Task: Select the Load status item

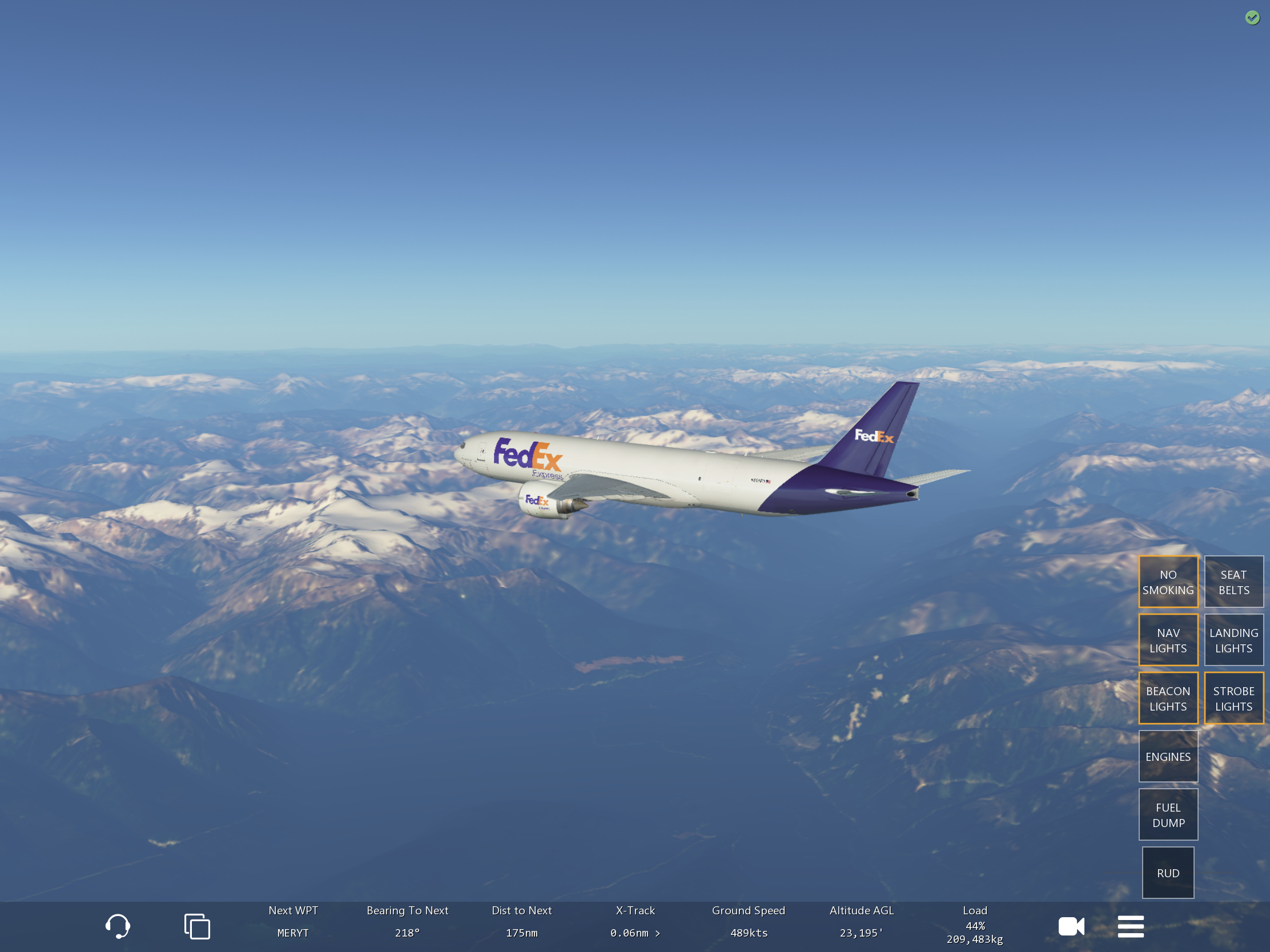Action: (974, 924)
